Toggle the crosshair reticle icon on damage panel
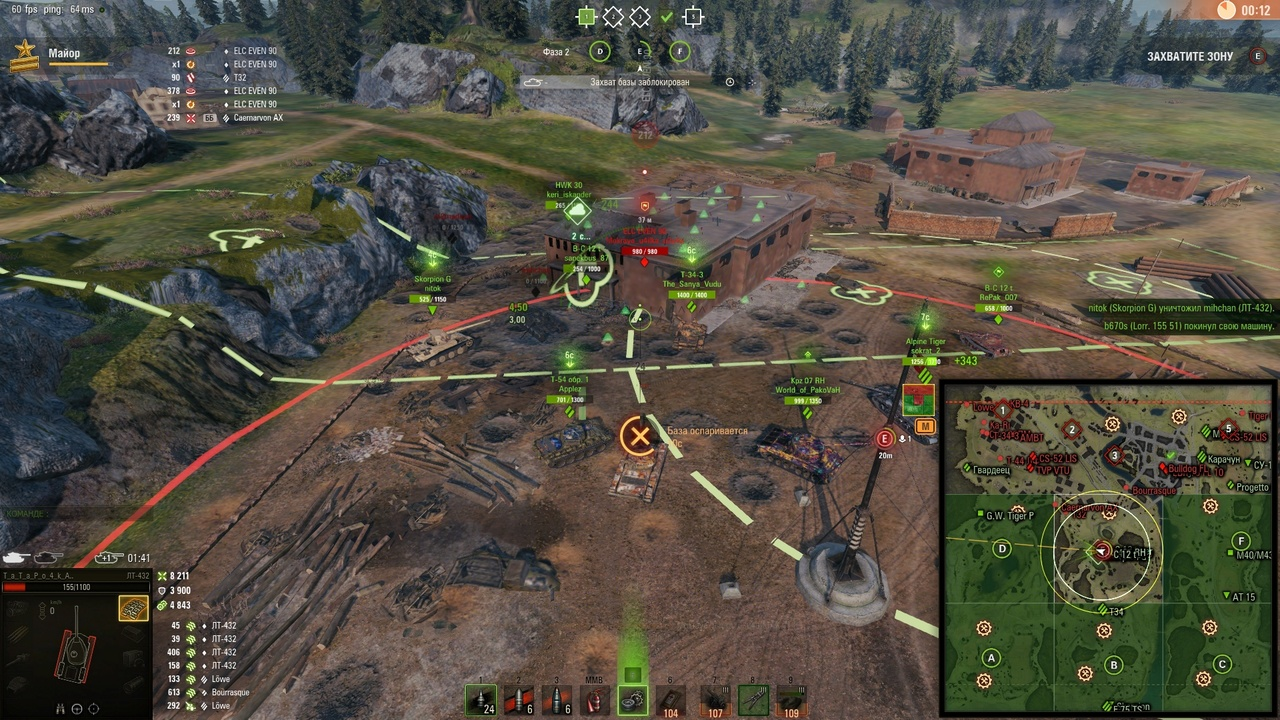Image resolution: width=1280 pixels, height=720 pixels. click(x=93, y=708)
